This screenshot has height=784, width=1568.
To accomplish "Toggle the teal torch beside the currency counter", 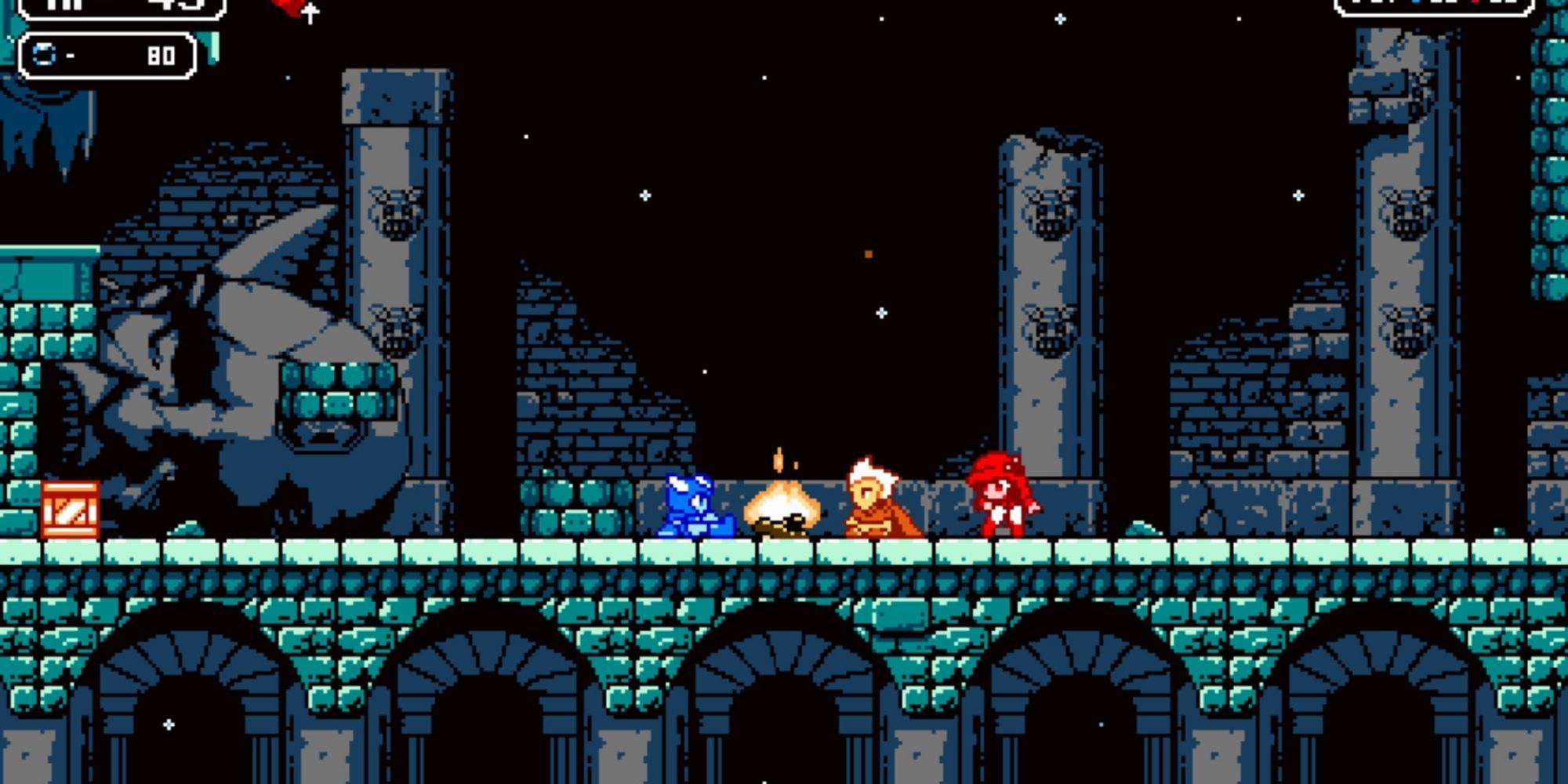I will 208,49.
